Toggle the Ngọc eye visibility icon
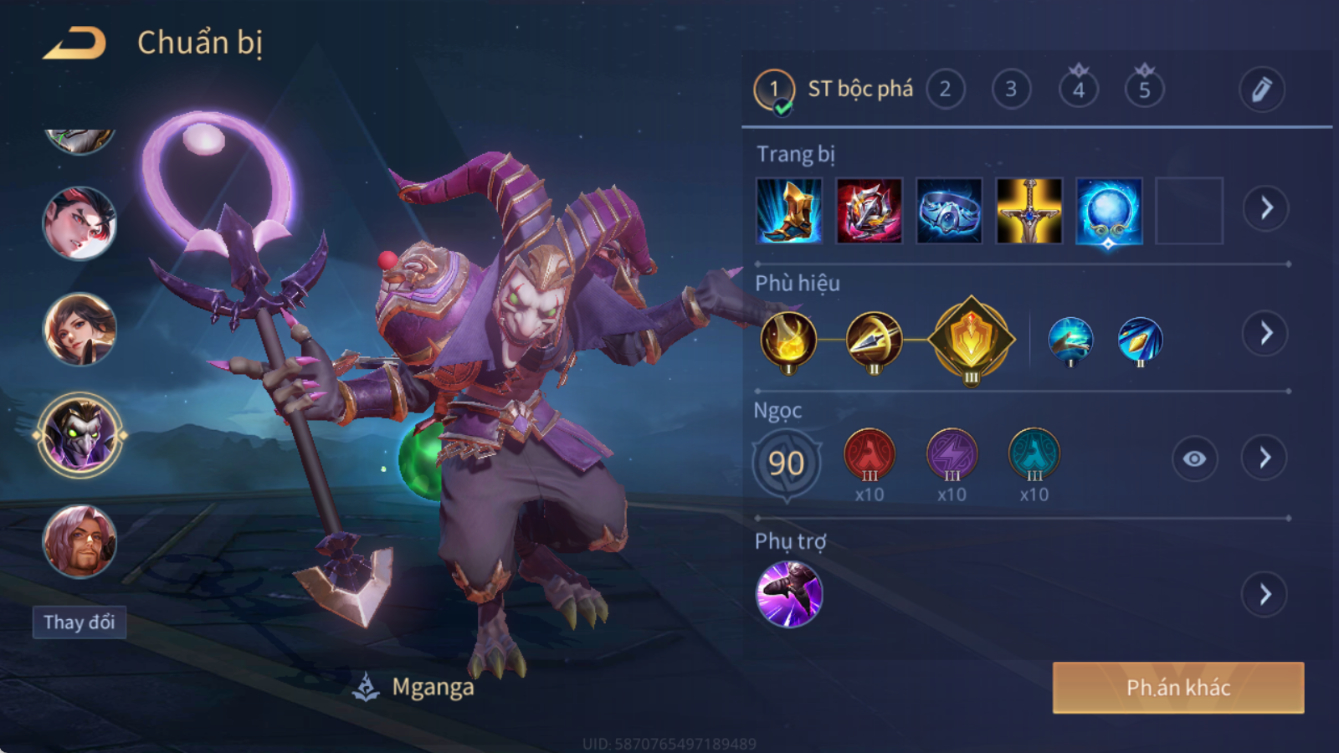The width and height of the screenshot is (1339, 753). 1194,459
